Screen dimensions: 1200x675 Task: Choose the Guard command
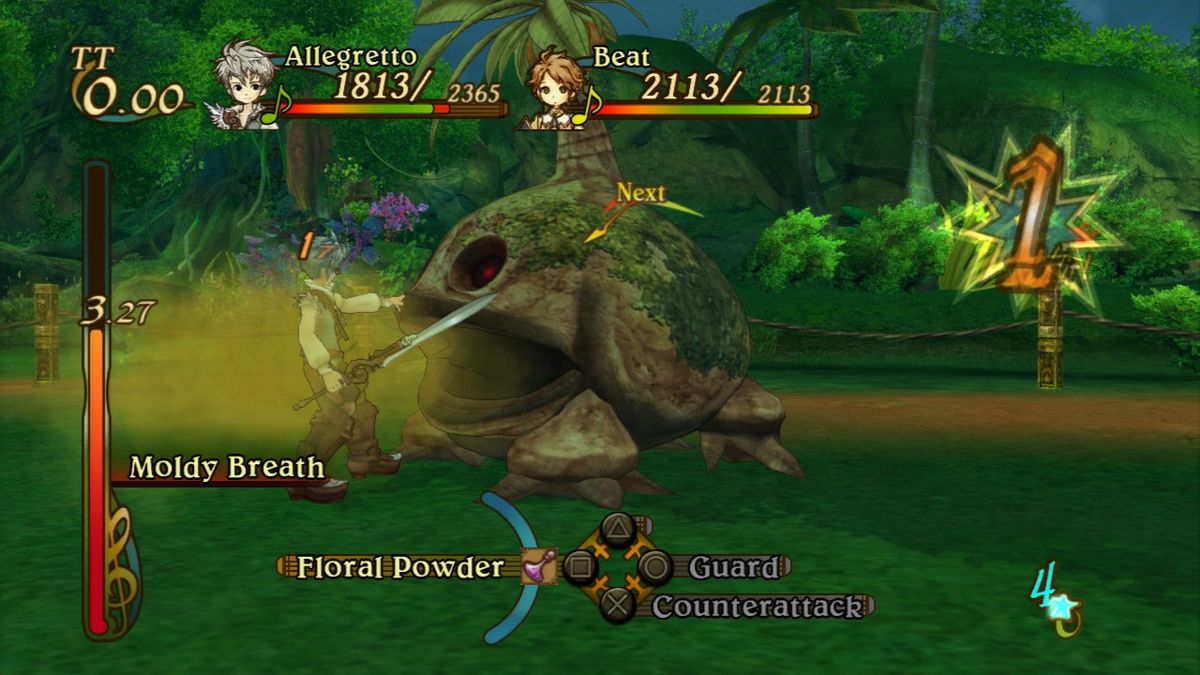pyautogui.click(x=732, y=568)
